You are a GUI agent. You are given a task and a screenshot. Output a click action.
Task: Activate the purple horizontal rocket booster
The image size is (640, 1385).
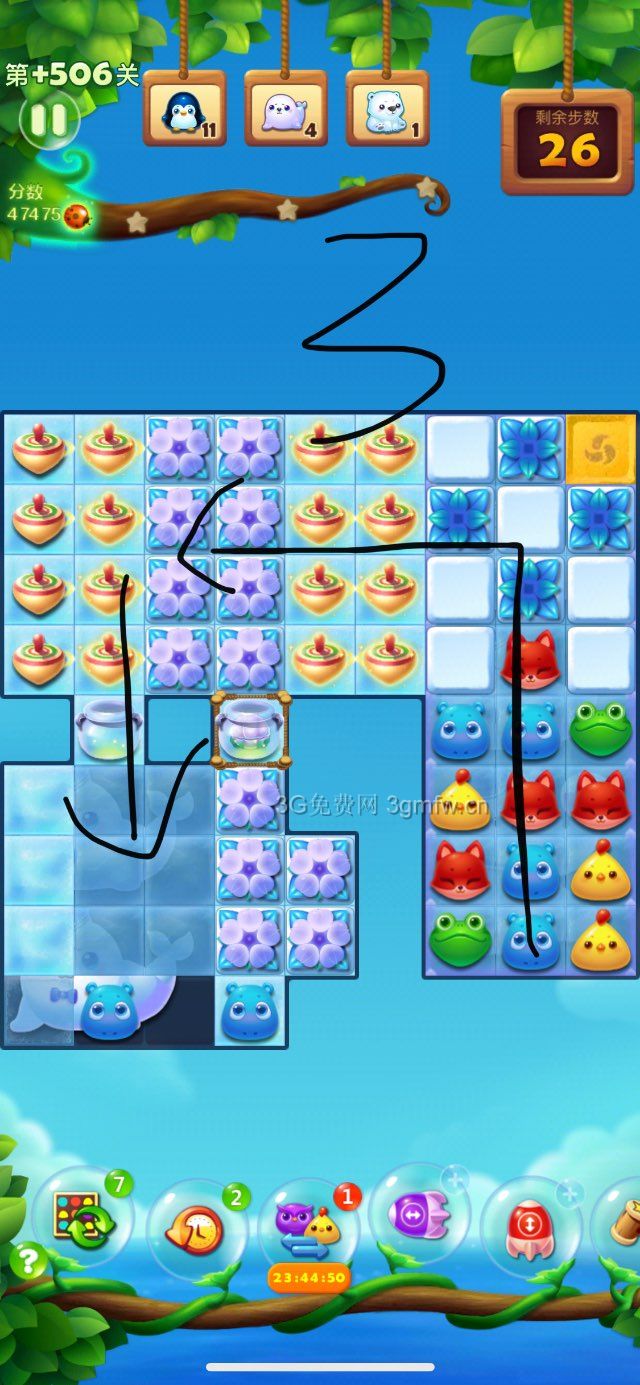click(x=418, y=1215)
